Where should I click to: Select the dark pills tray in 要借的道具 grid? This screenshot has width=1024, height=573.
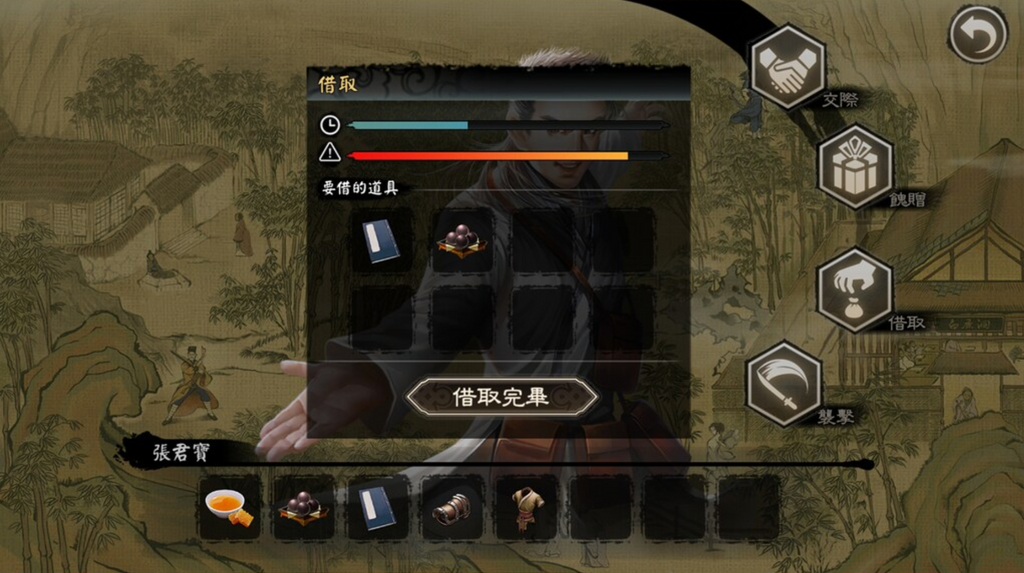(x=462, y=241)
